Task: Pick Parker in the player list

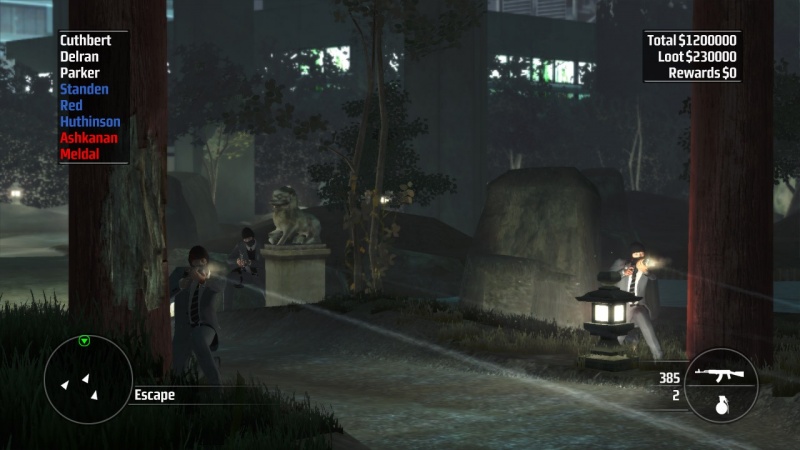Action: pyautogui.click(x=80, y=73)
